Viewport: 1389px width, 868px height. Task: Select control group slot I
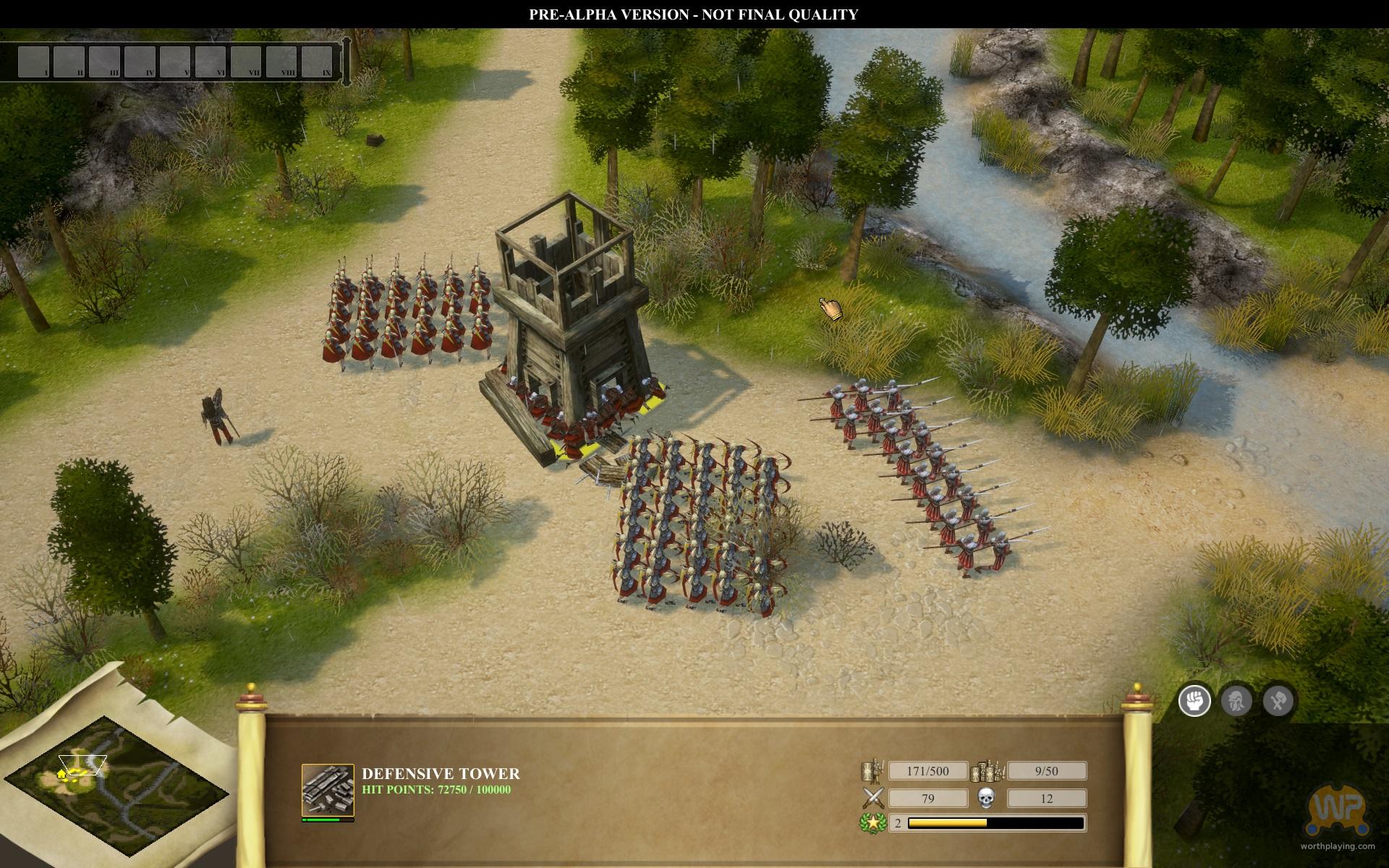tap(33, 61)
